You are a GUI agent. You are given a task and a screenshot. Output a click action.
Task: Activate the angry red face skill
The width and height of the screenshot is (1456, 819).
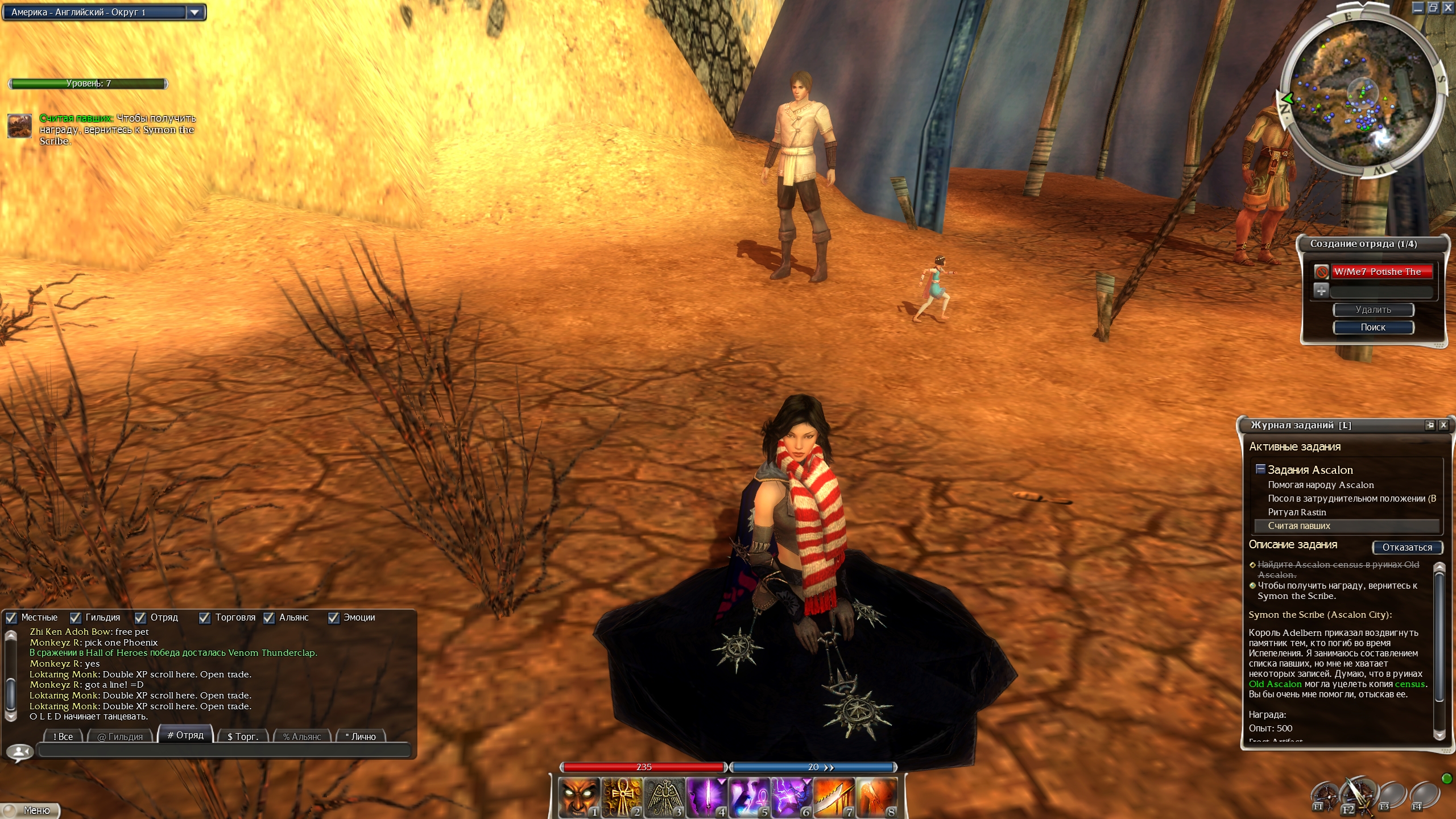(578, 797)
